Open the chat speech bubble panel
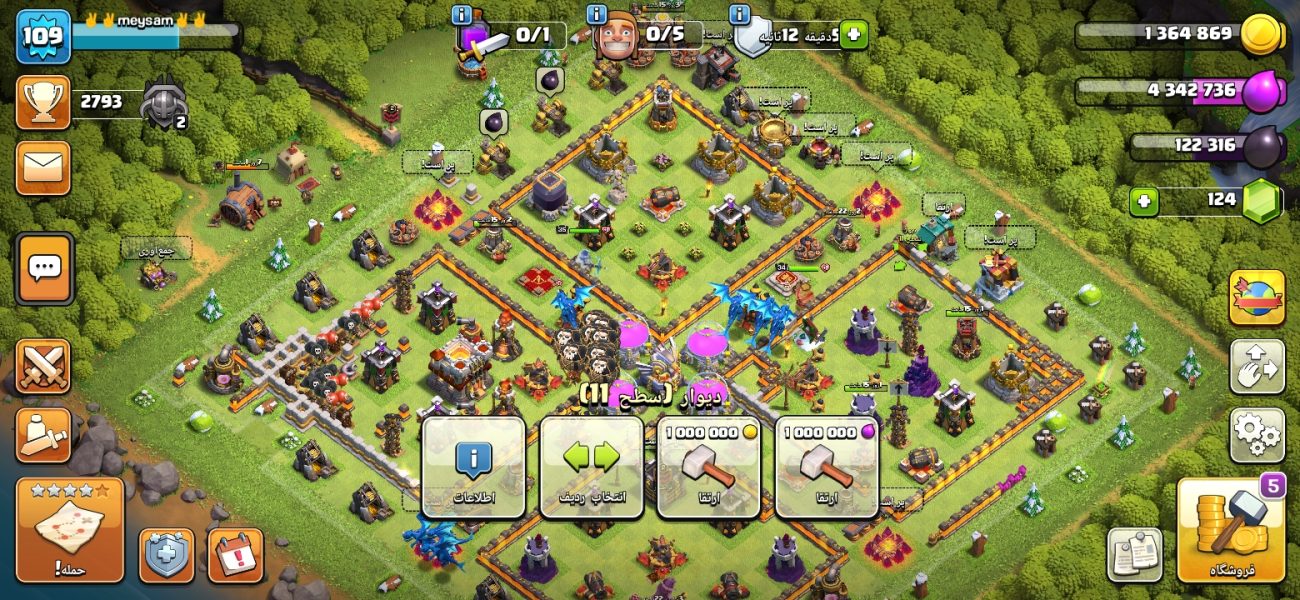This screenshot has width=1300, height=600. (44, 268)
